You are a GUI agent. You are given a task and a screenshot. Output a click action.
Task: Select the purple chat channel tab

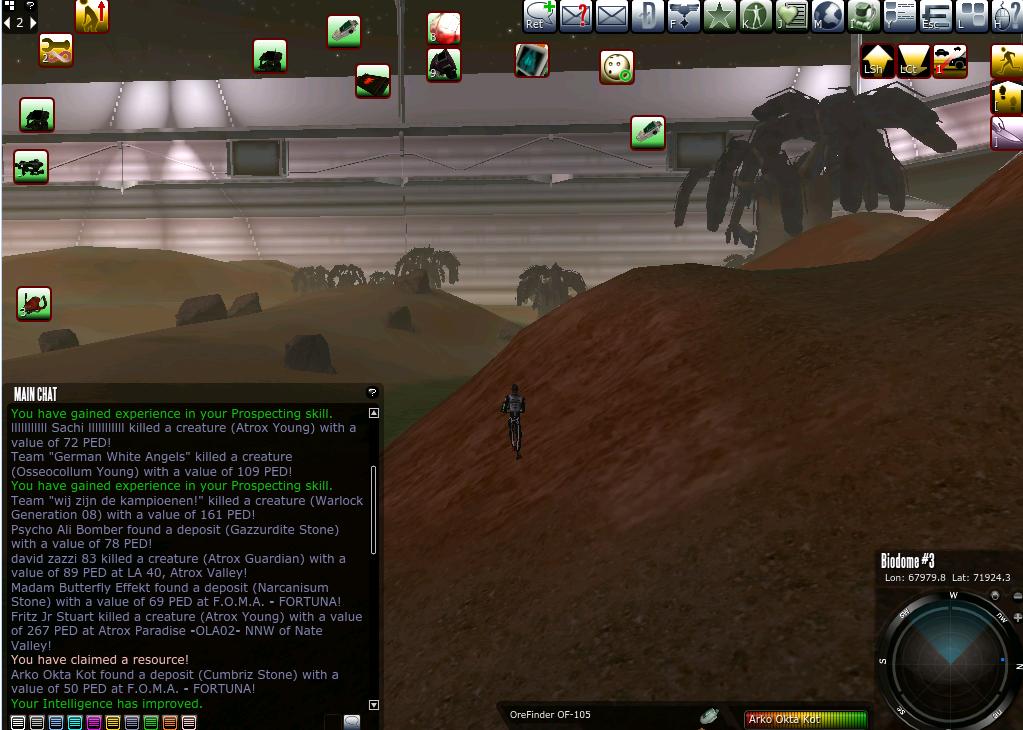pos(93,722)
